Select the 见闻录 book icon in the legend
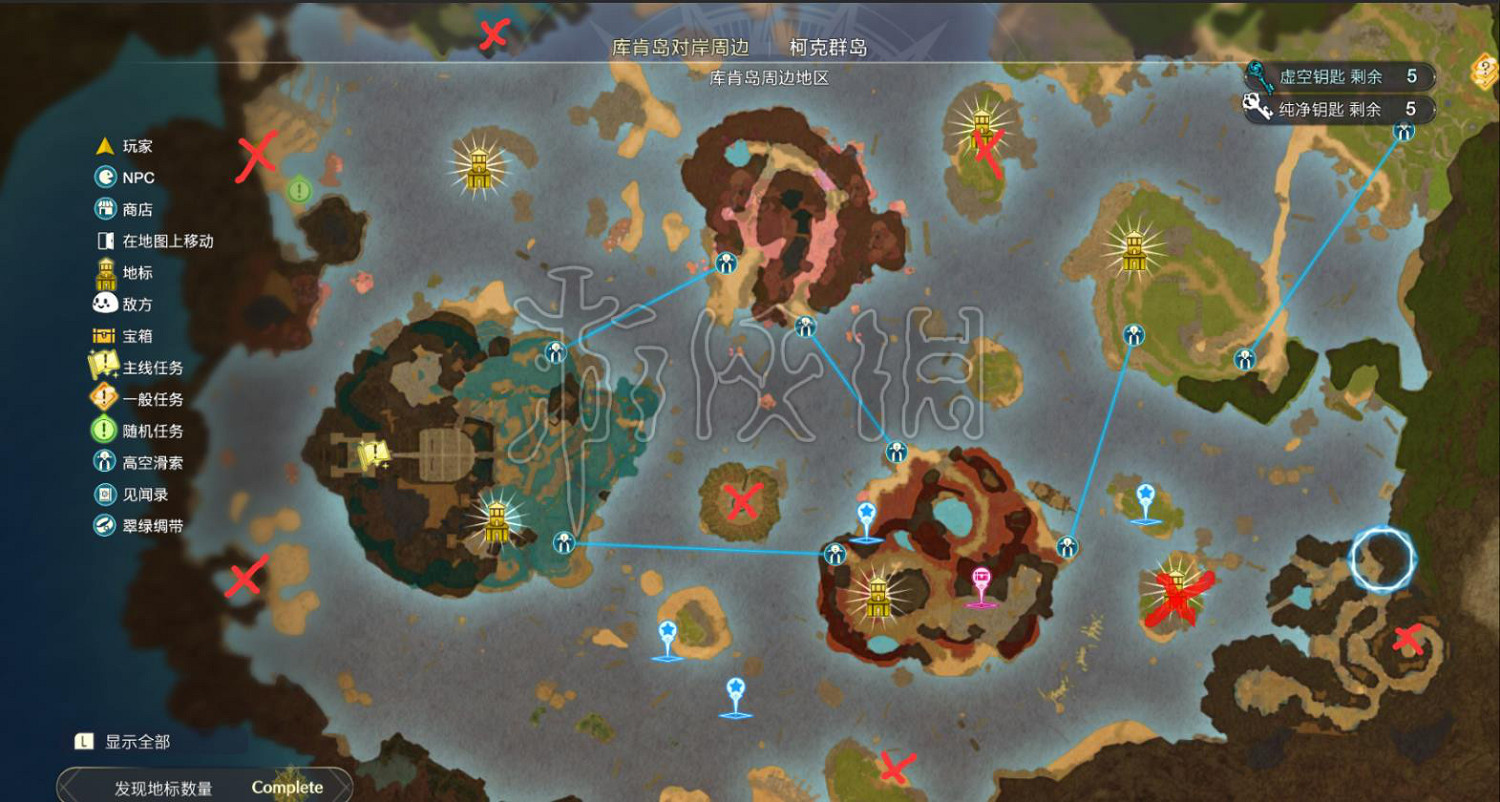Screen dimensions: 1500x802 (106, 492)
